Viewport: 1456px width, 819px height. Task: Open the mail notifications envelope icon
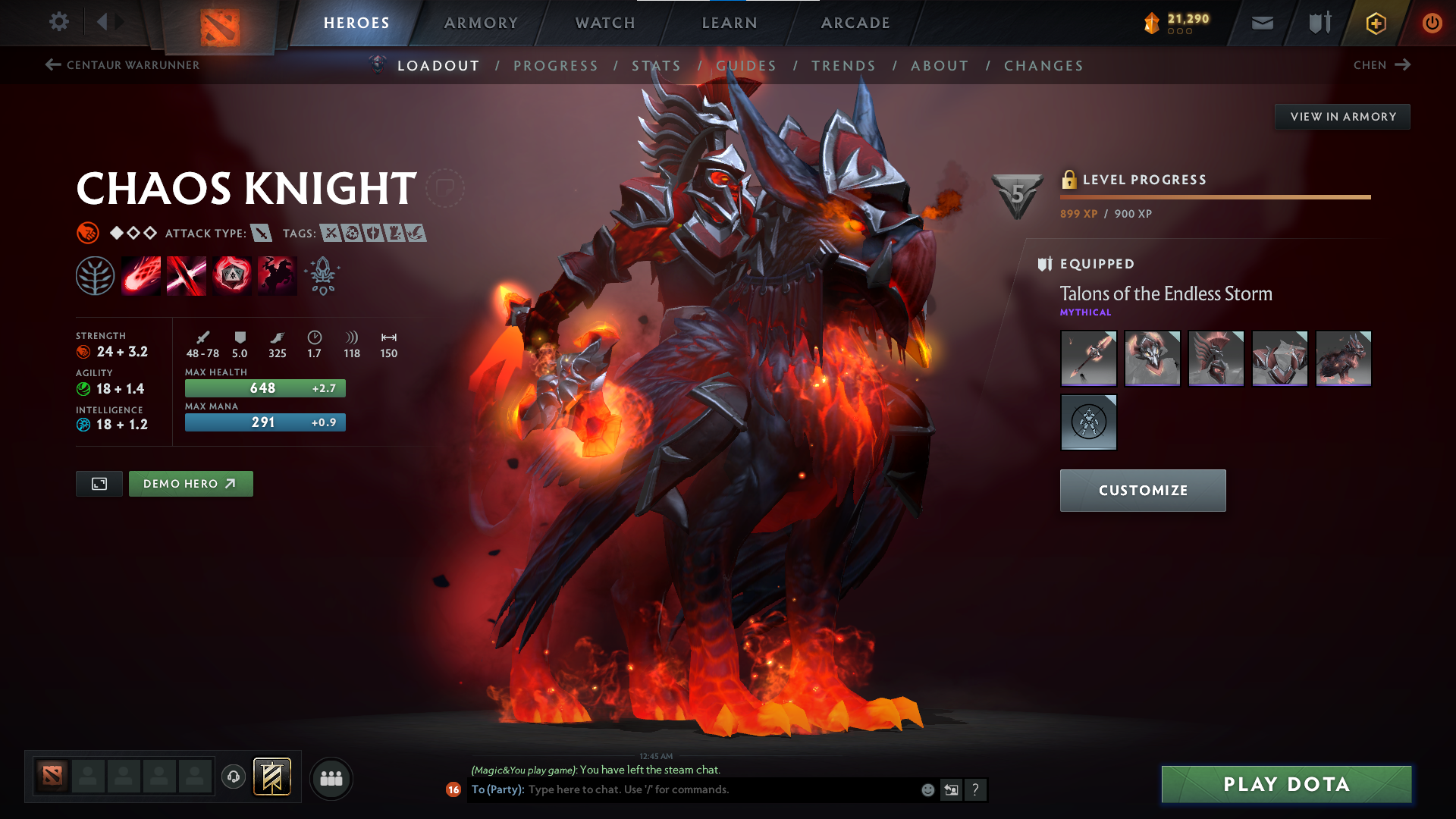click(x=1261, y=23)
